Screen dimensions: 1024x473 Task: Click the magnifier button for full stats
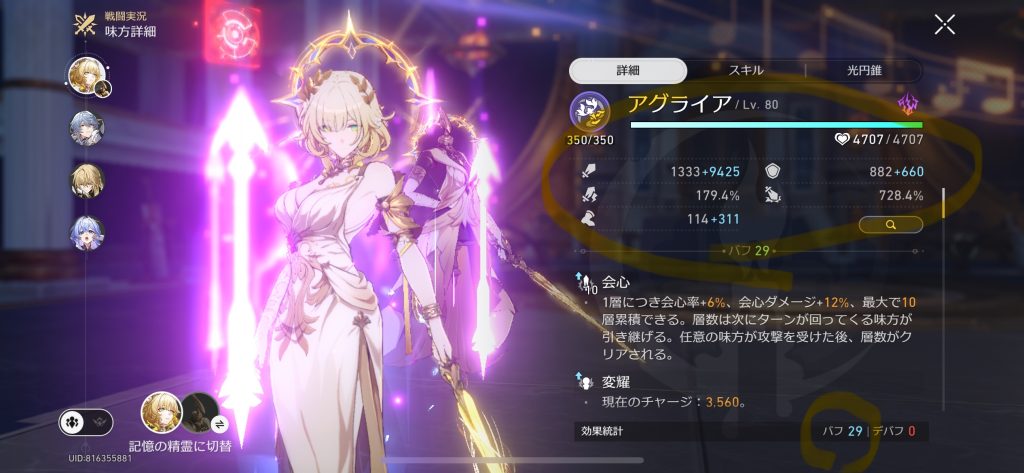(x=890, y=225)
